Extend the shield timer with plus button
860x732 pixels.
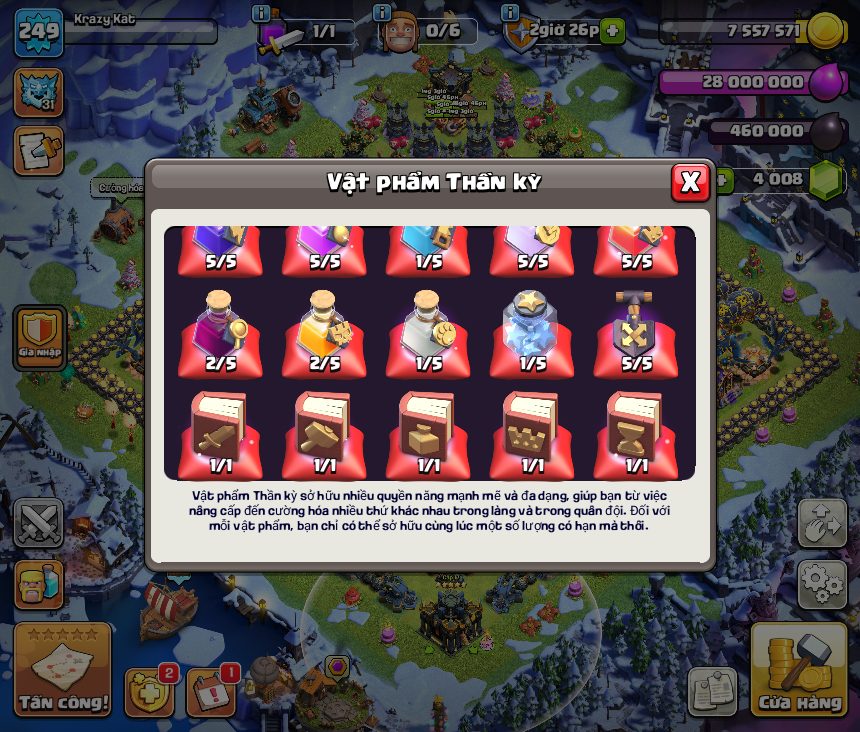click(x=612, y=31)
